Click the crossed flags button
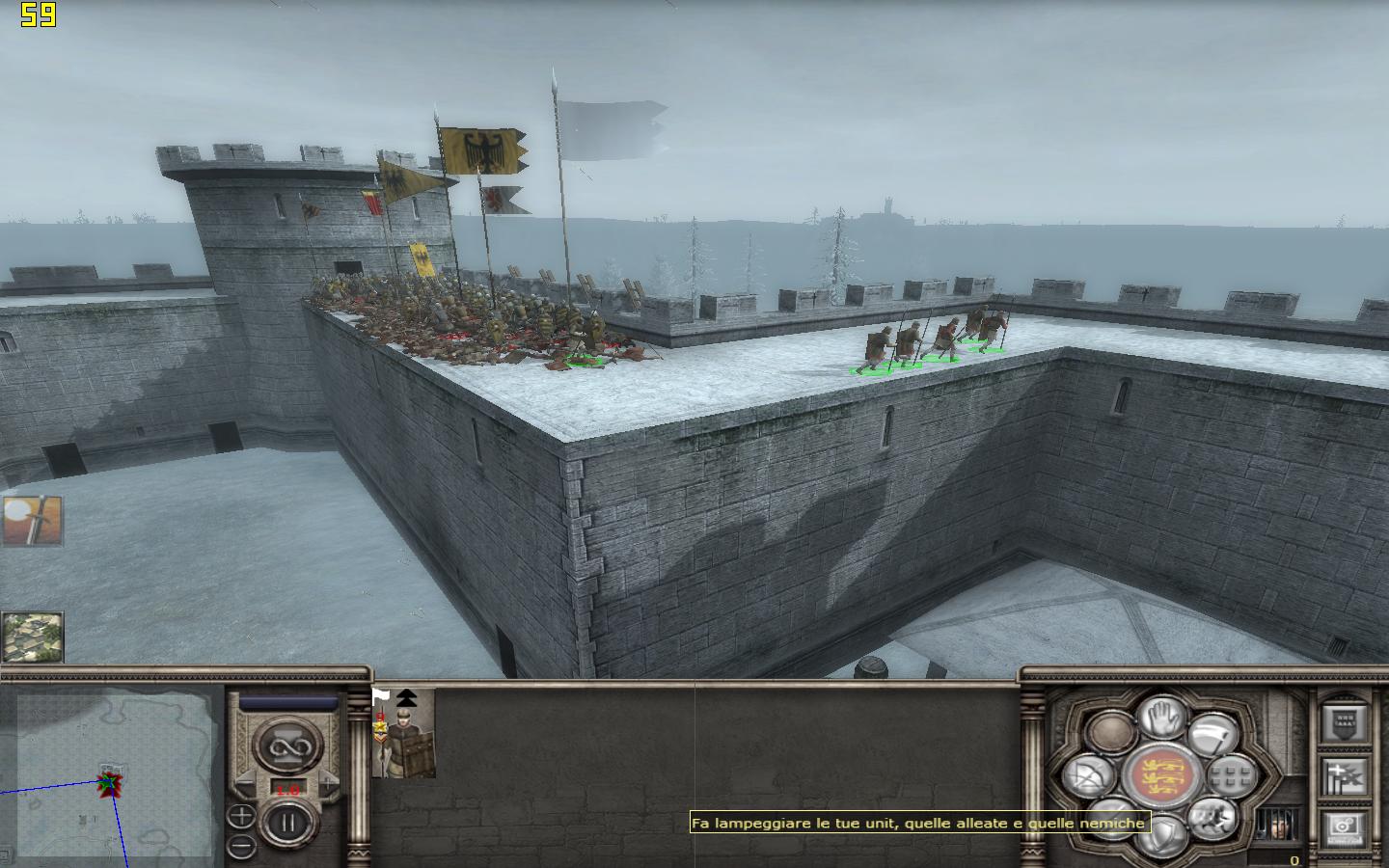The image size is (1389, 868). point(1344,774)
